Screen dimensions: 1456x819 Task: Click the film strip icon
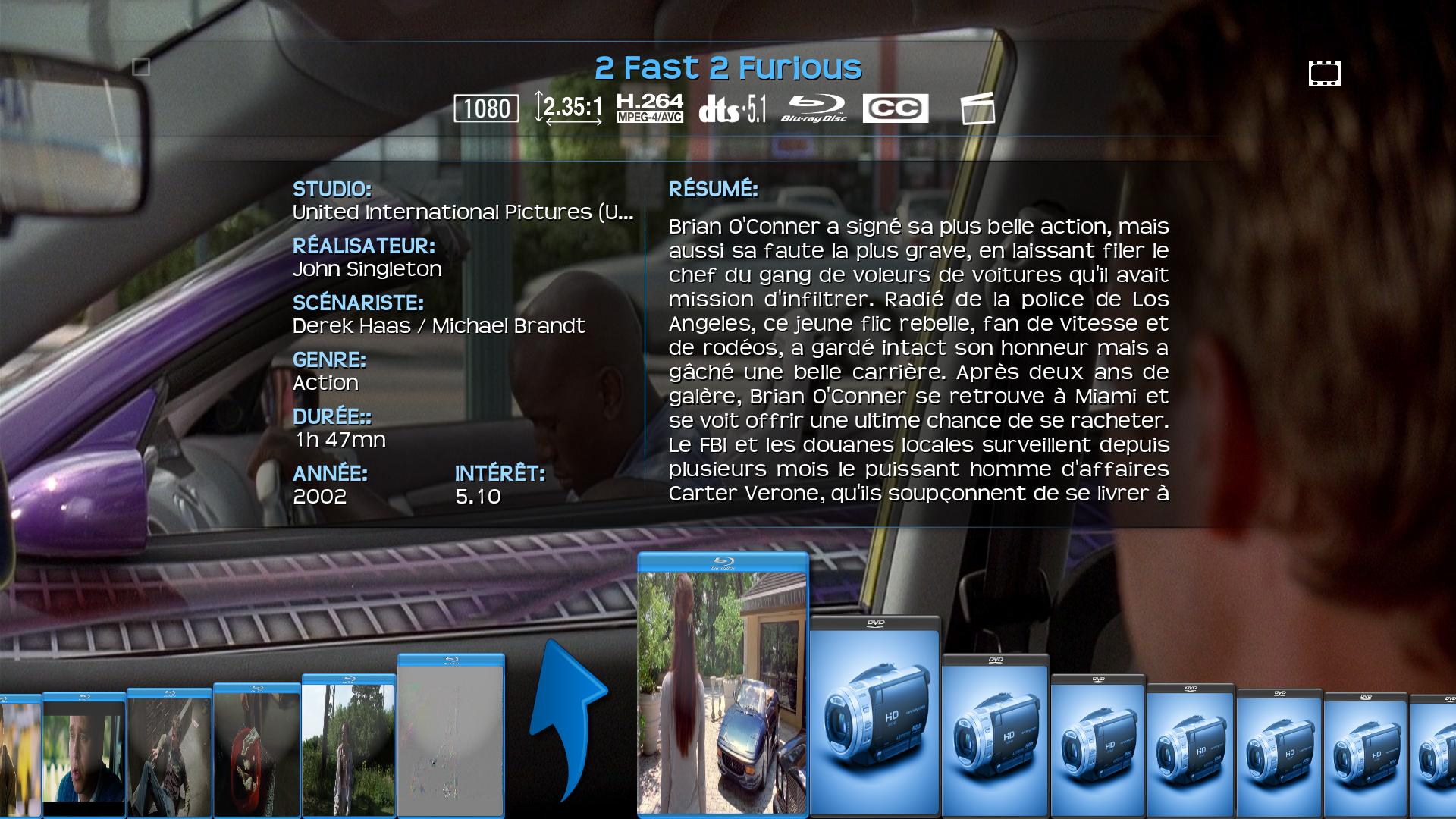pyautogui.click(x=1324, y=74)
